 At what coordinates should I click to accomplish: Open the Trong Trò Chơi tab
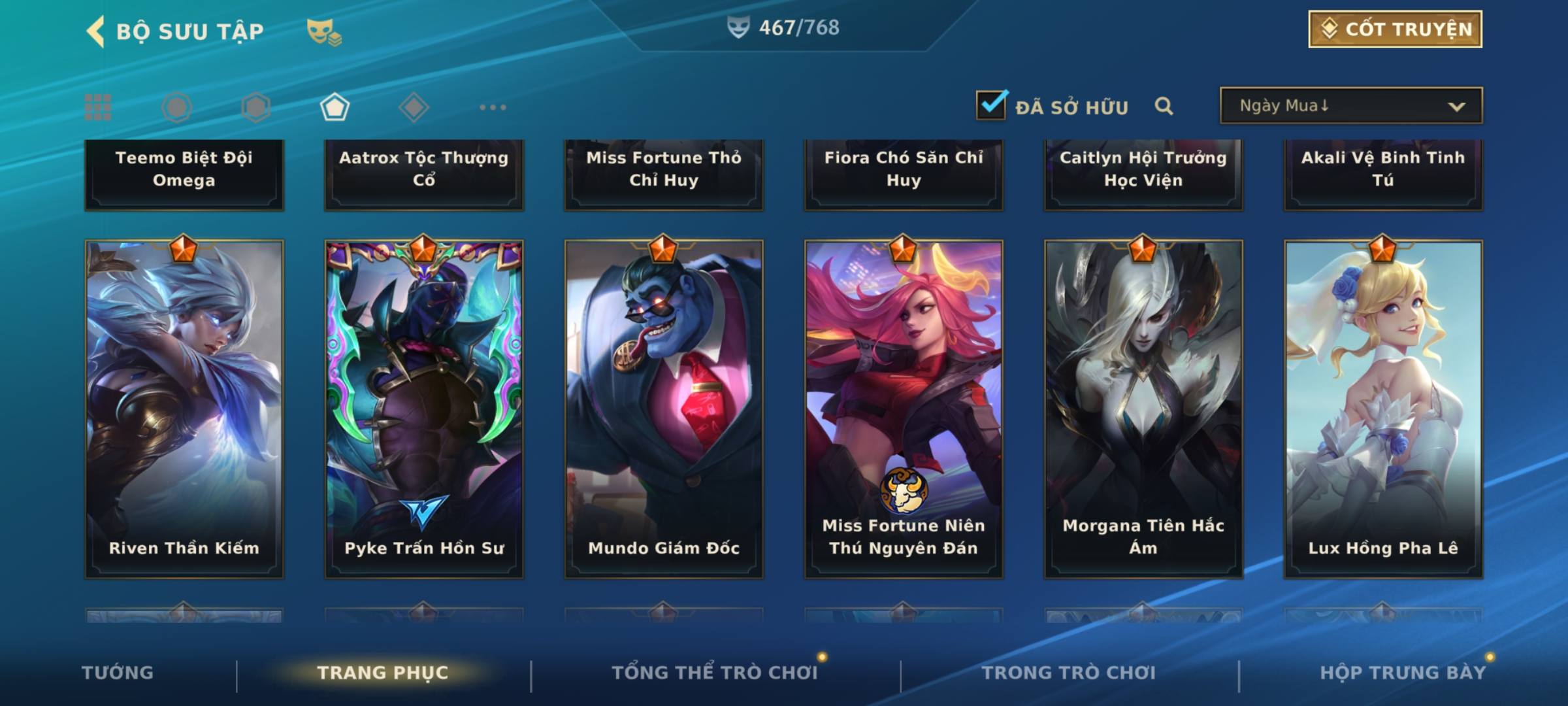[x=1069, y=673]
